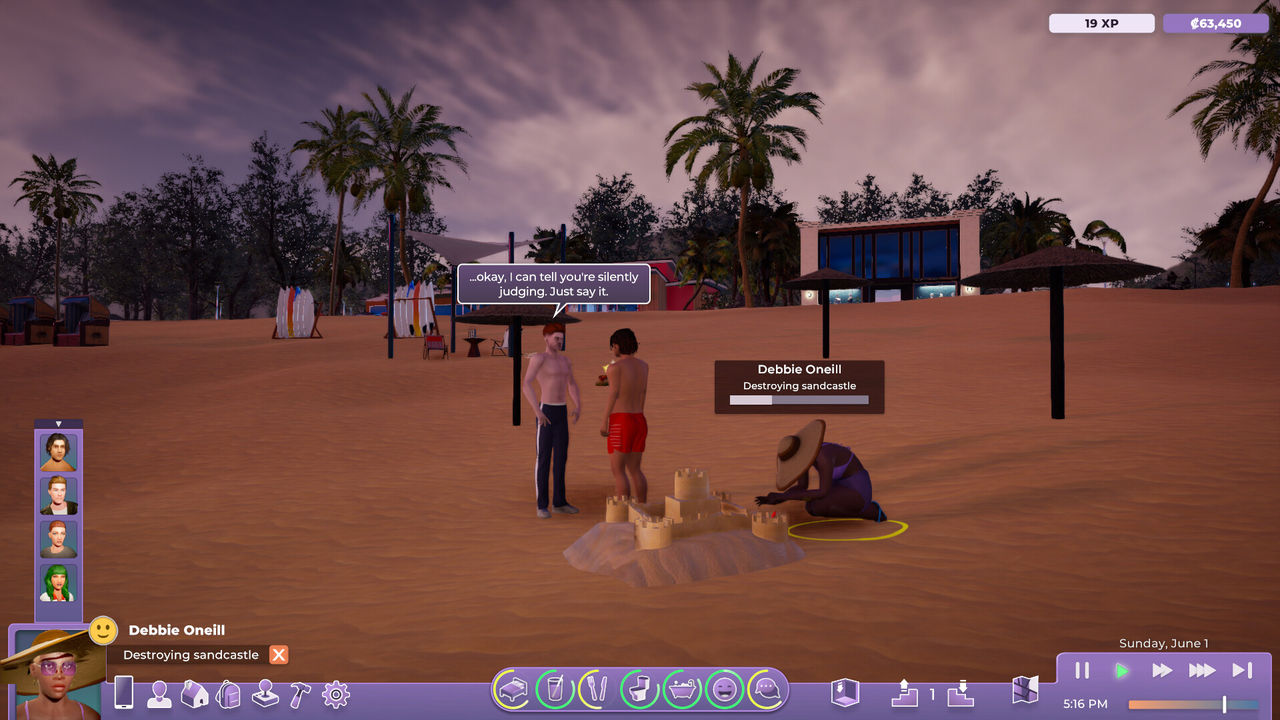Open the phone icon on the toolbar
This screenshot has height=720, width=1280.
pos(124,692)
